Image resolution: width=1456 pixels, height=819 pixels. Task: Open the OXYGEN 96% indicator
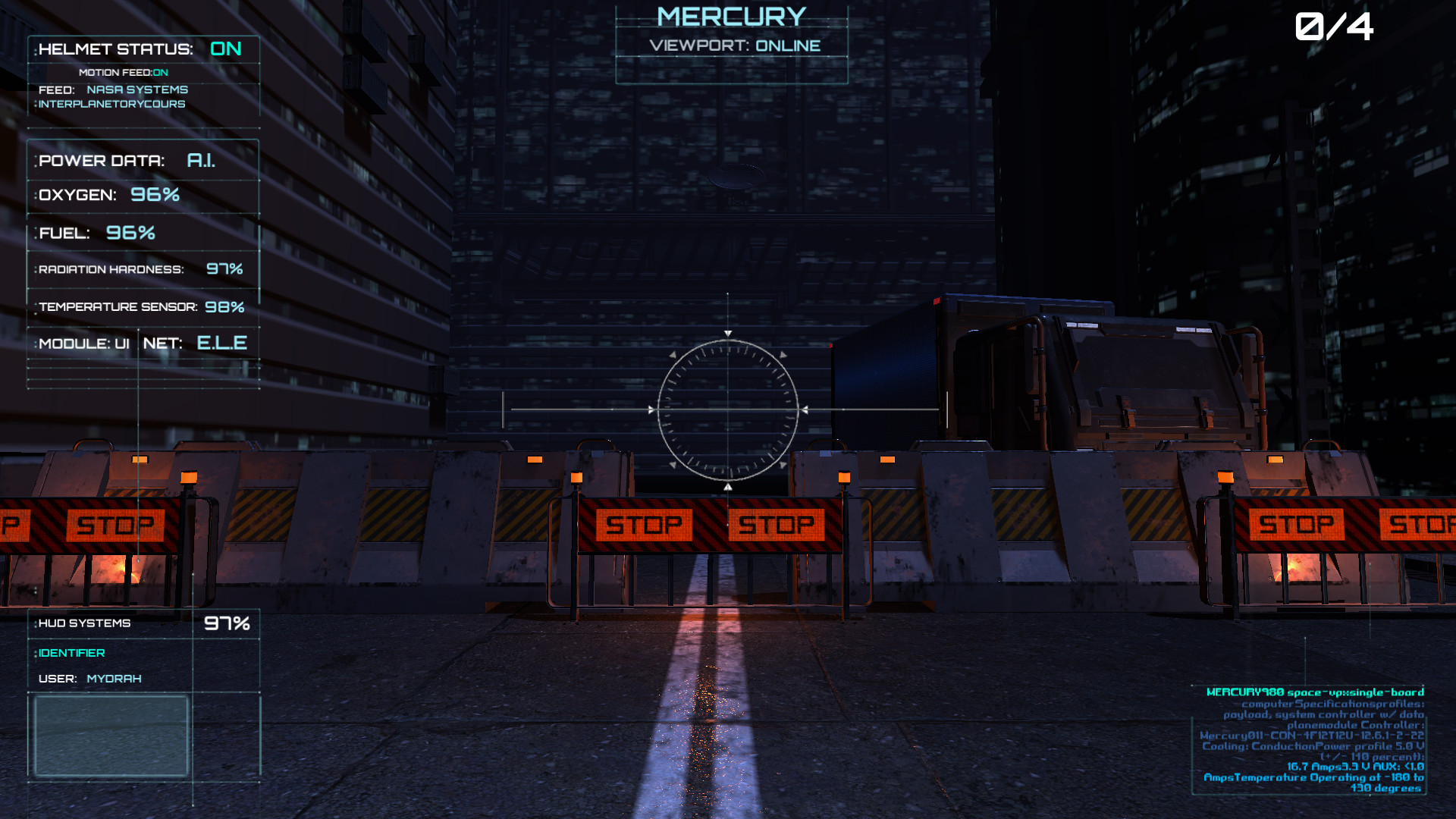click(110, 195)
